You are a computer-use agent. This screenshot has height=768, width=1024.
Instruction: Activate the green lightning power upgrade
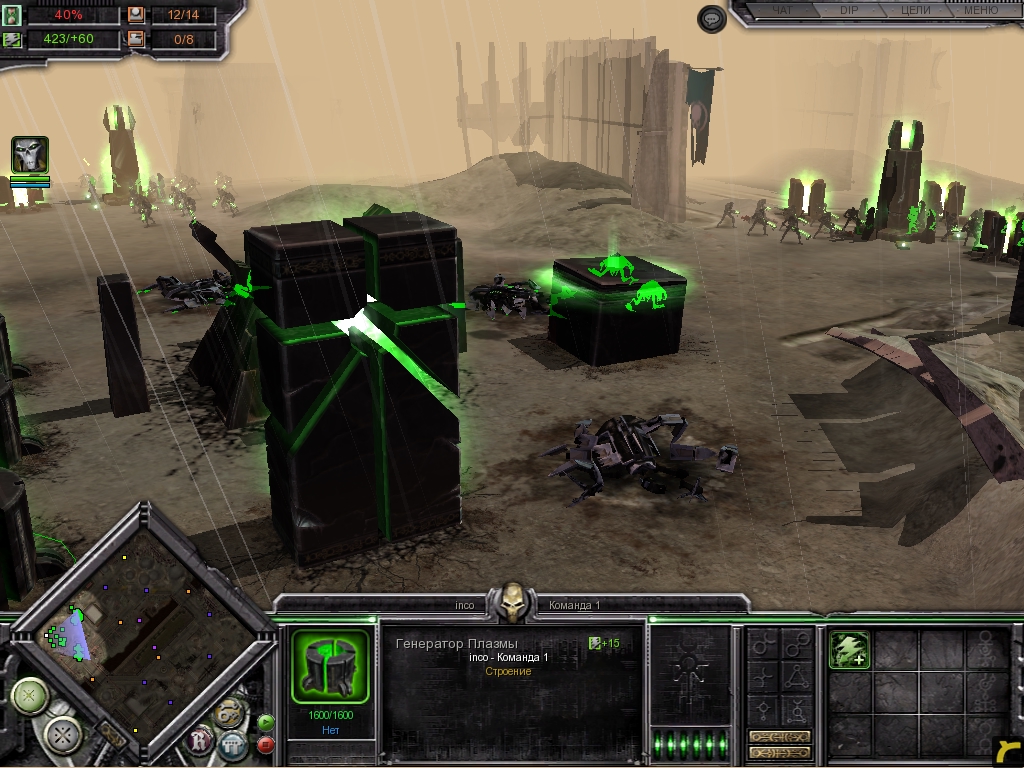point(849,651)
